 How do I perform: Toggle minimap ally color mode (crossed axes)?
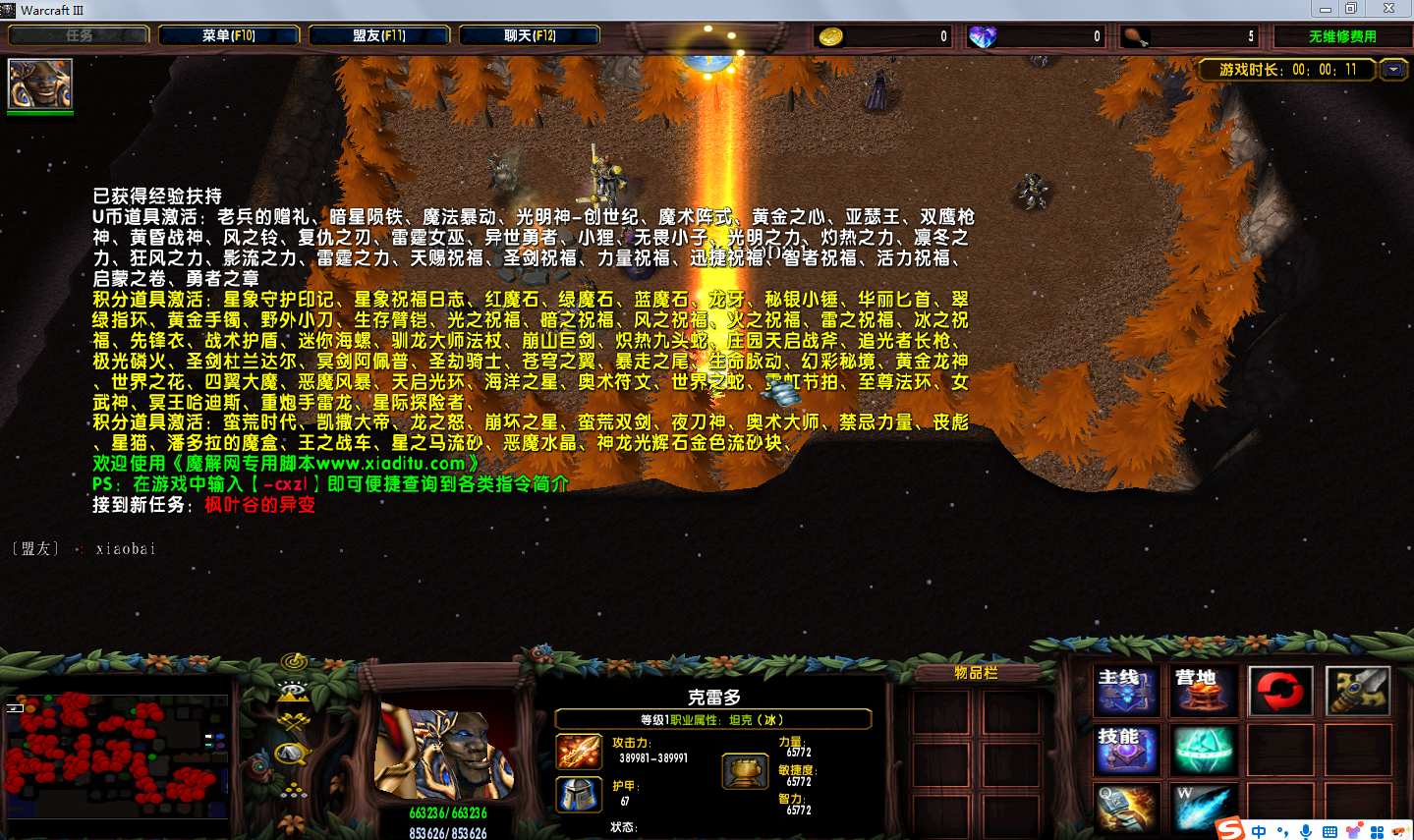[x=293, y=724]
